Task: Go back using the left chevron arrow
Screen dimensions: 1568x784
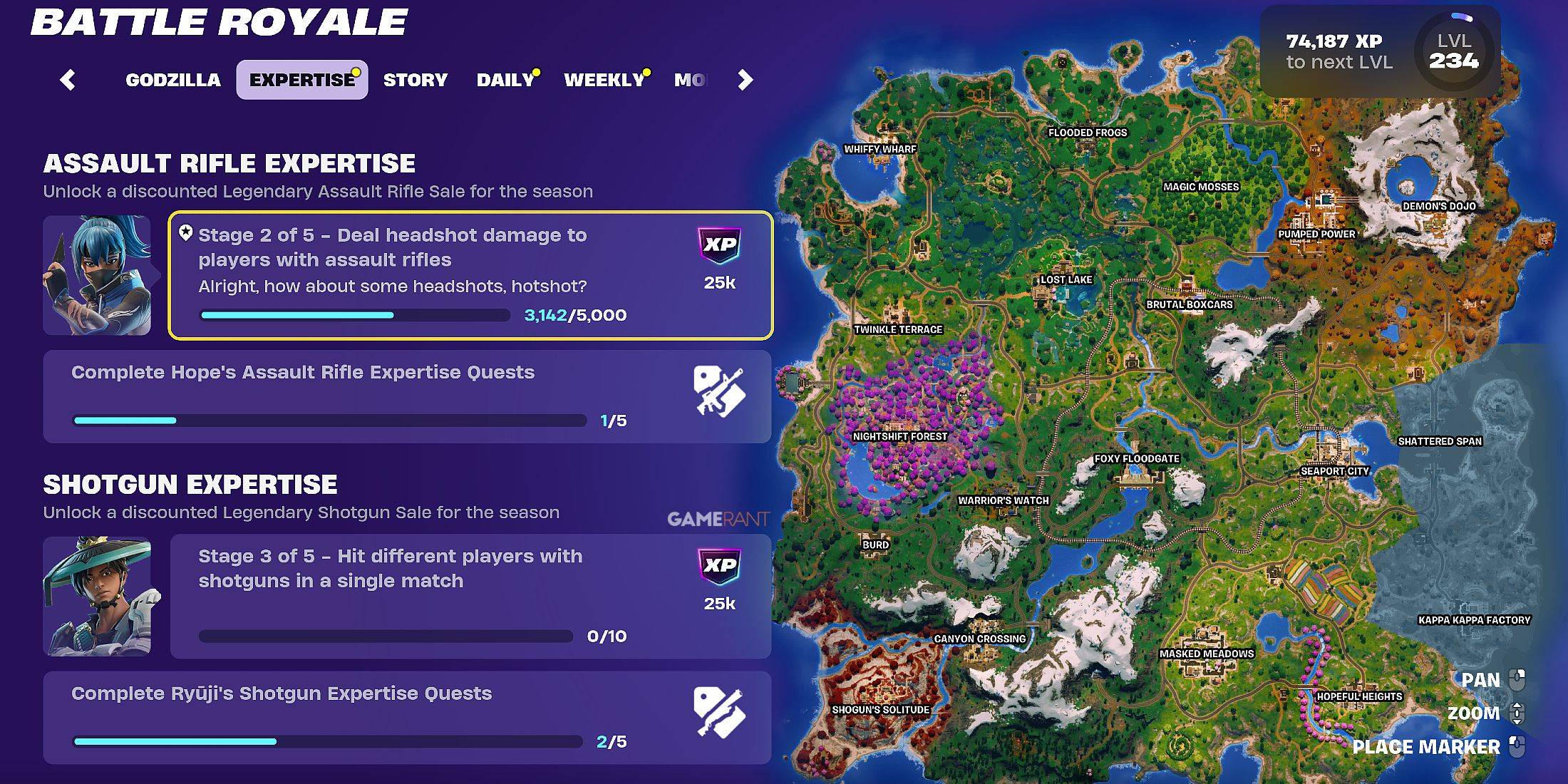Action: [x=68, y=80]
